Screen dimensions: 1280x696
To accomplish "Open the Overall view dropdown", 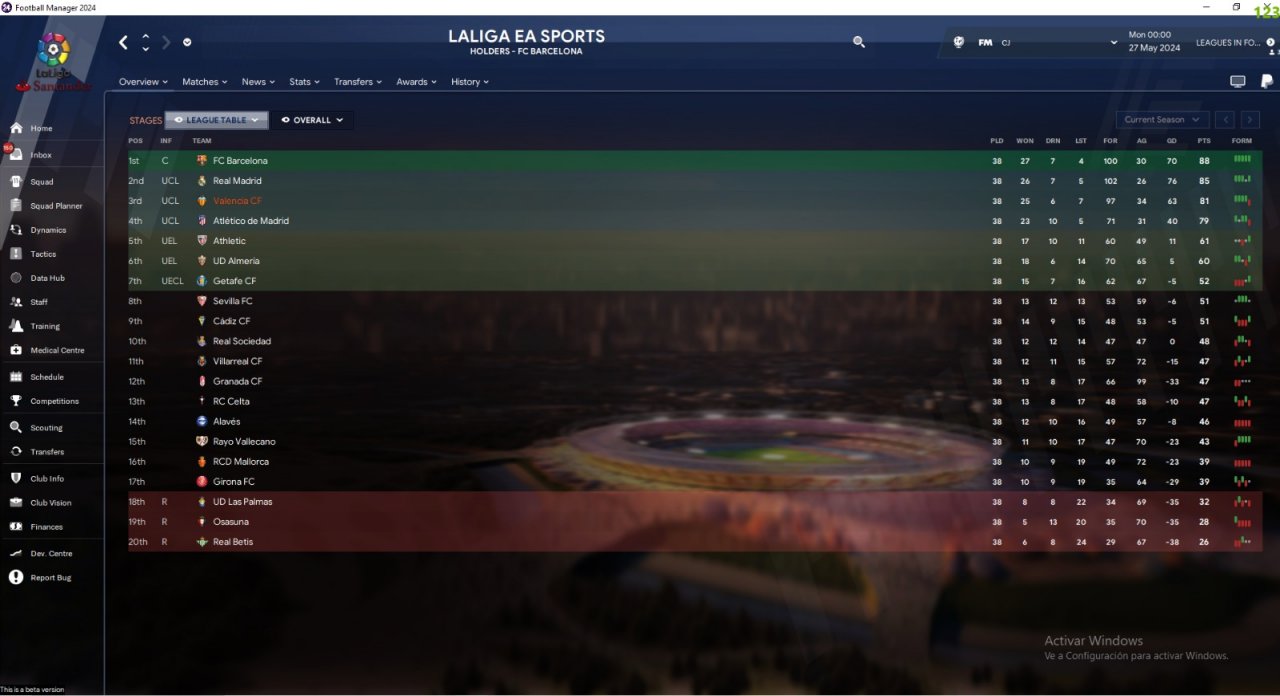I will click(x=312, y=120).
